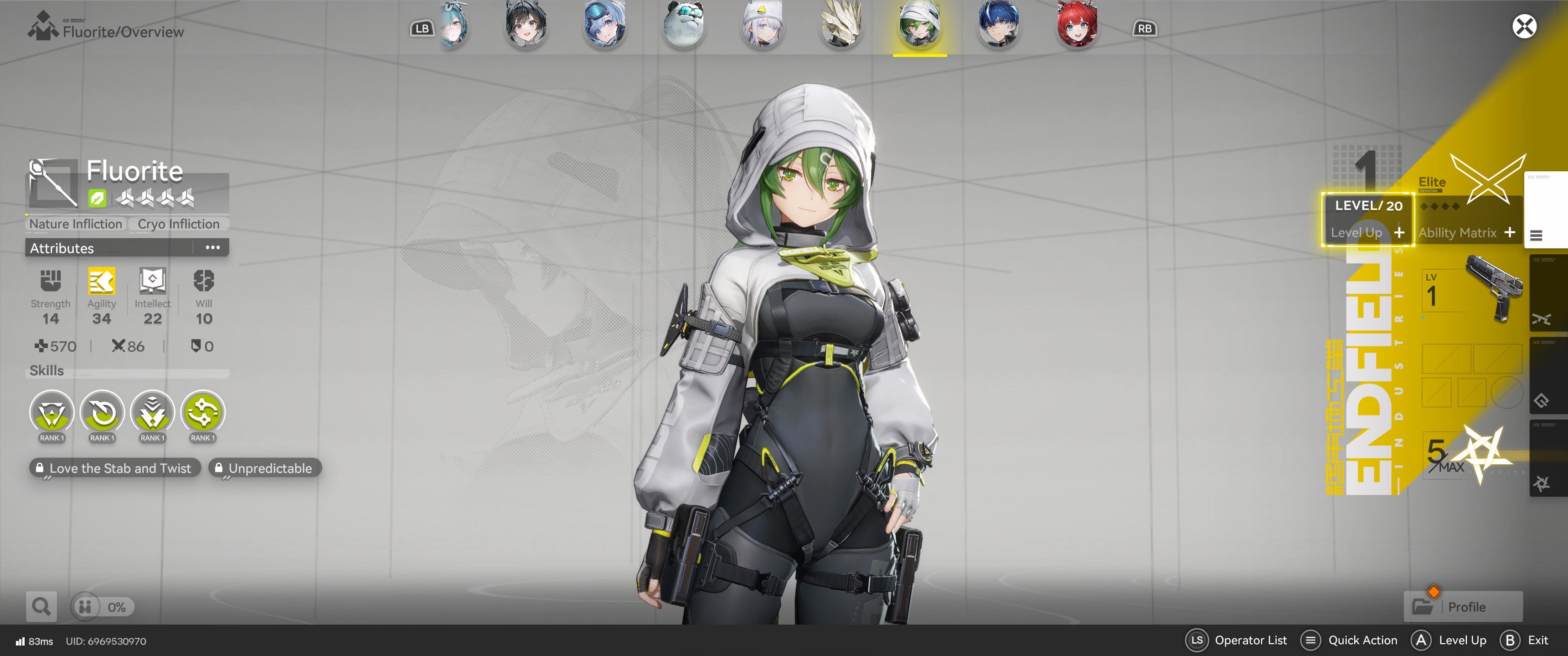
Task: Choose the blue-goggled operator portrait
Action: coord(604,26)
